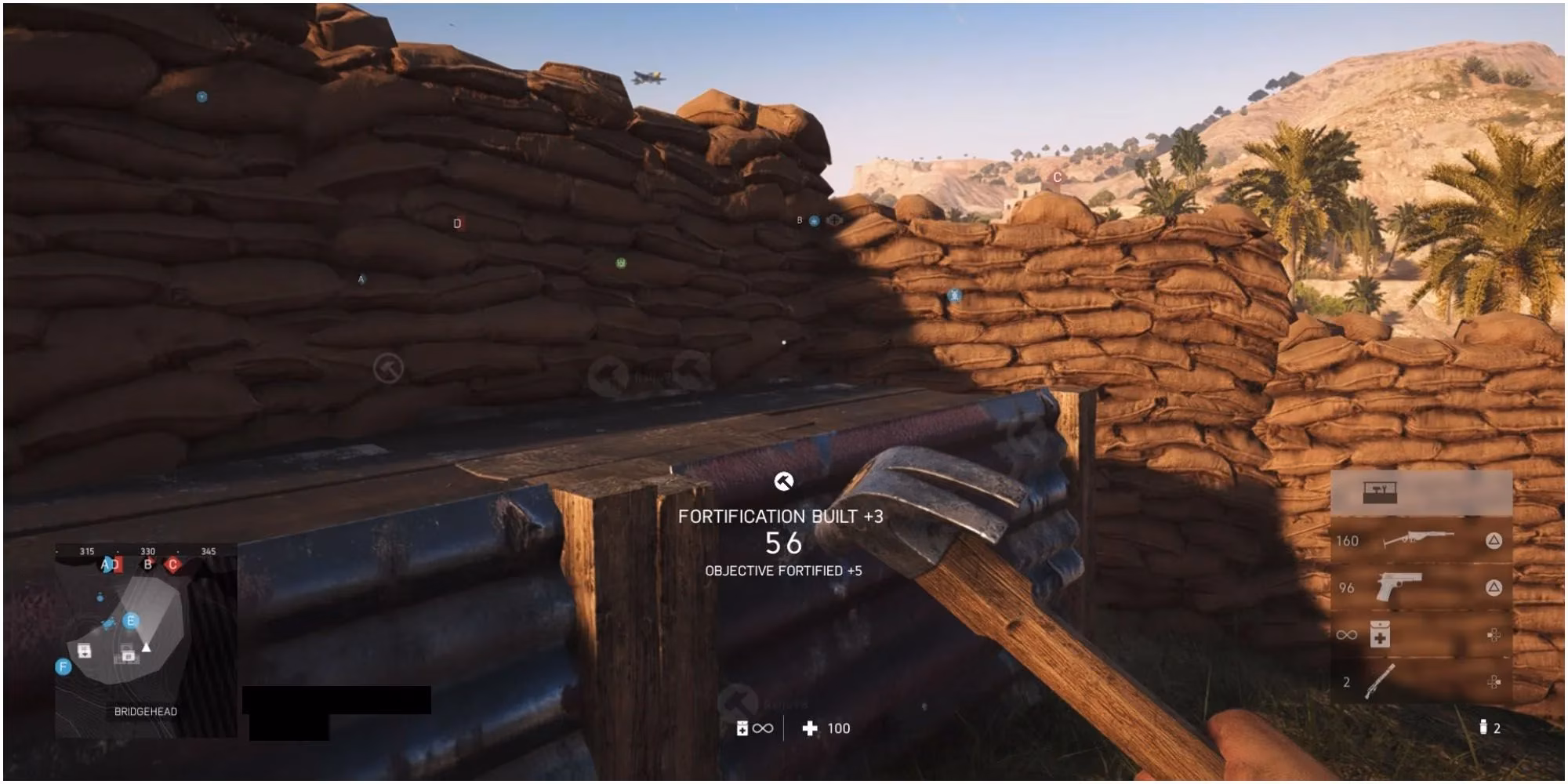Click the Triangle swap icon next to the rifle

pyautogui.click(x=1494, y=541)
